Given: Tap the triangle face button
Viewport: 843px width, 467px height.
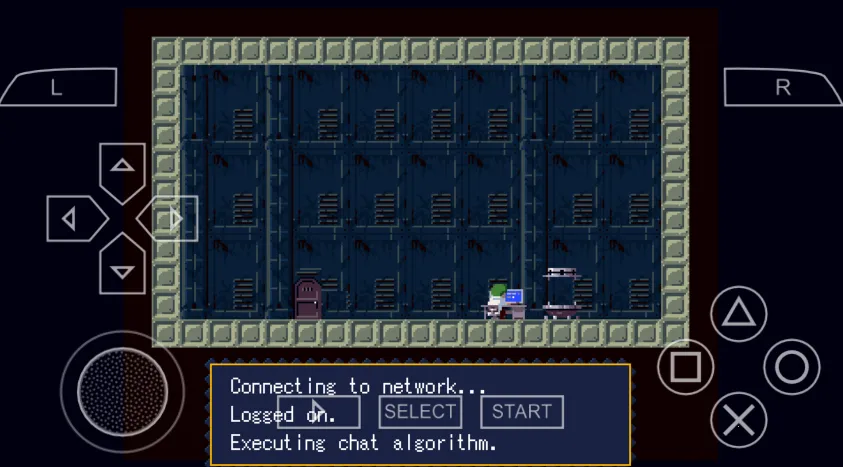Looking at the screenshot, I should pyautogui.click(x=738, y=314).
